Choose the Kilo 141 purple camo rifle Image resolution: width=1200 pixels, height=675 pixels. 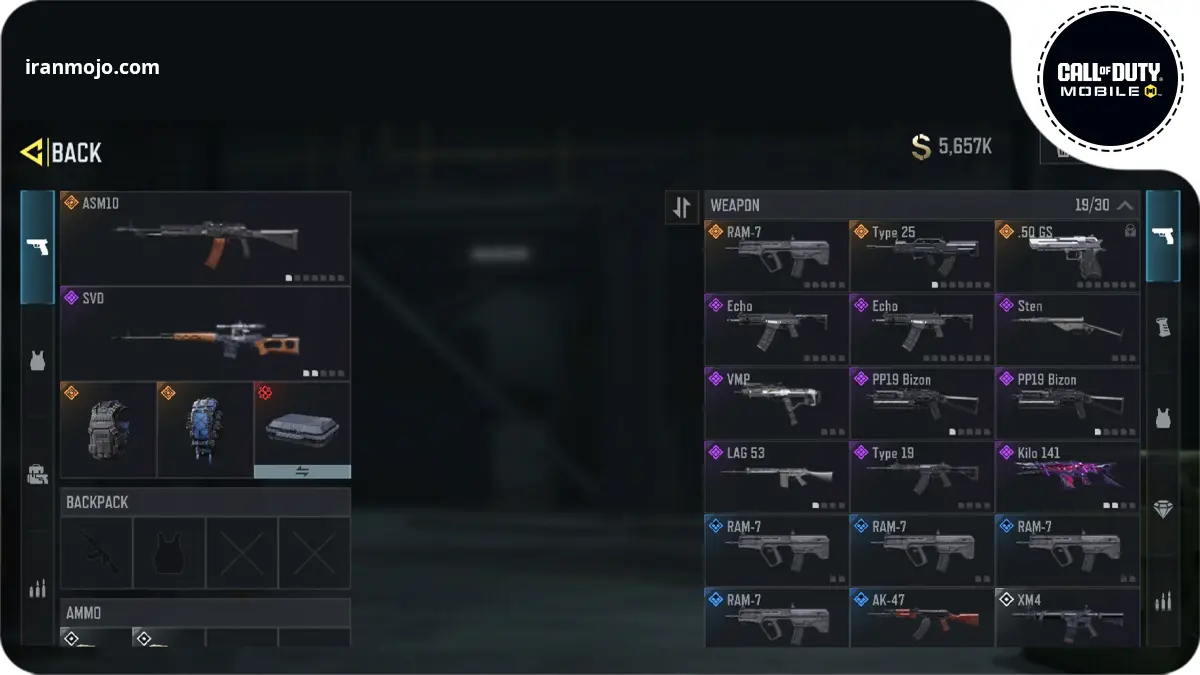click(1067, 476)
